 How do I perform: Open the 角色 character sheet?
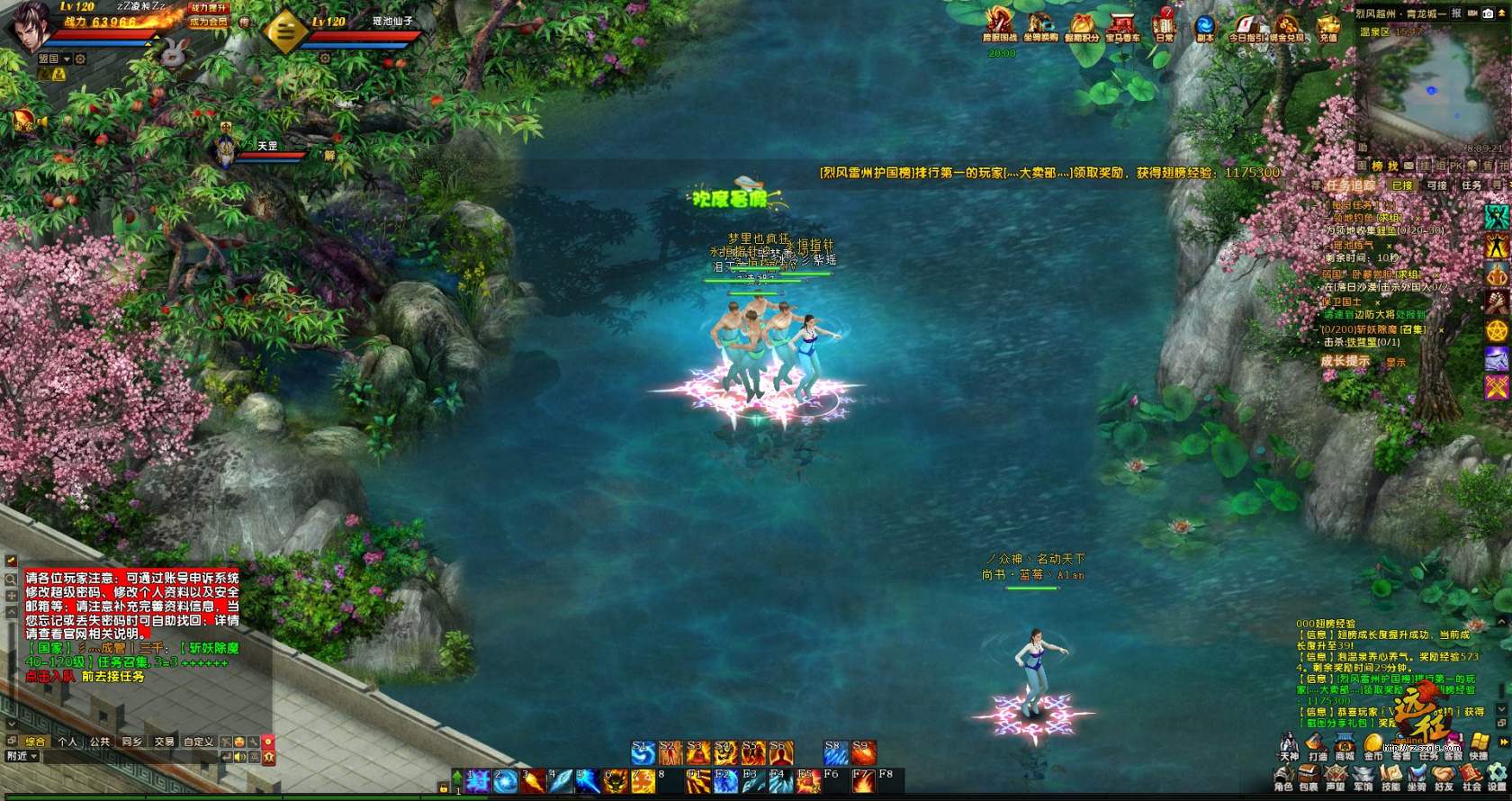[x=1283, y=778]
